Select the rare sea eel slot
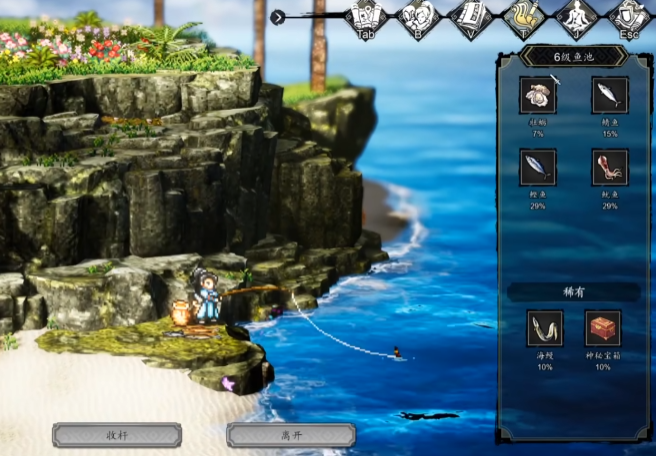656x456 pixels. [x=545, y=328]
